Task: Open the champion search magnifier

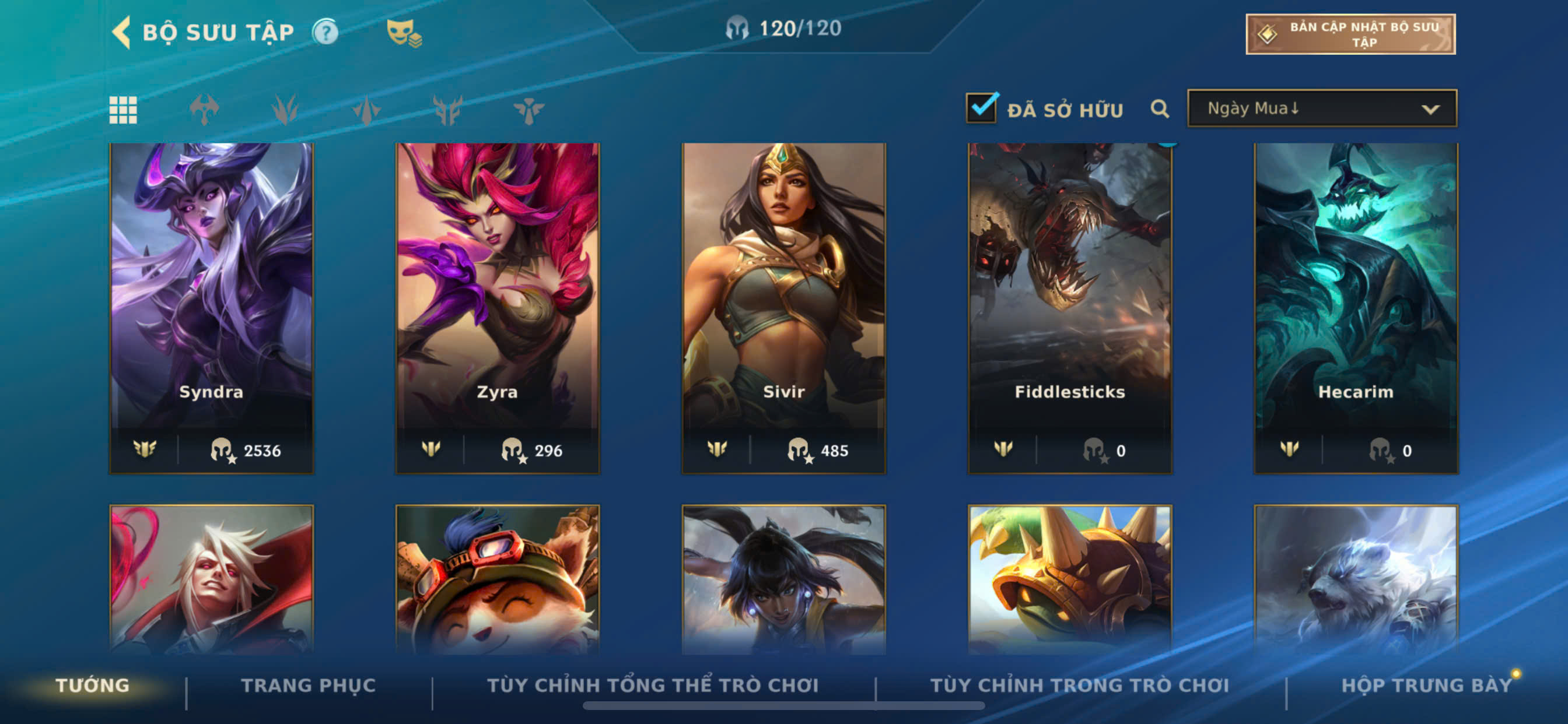Action: [x=1159, y=110]
